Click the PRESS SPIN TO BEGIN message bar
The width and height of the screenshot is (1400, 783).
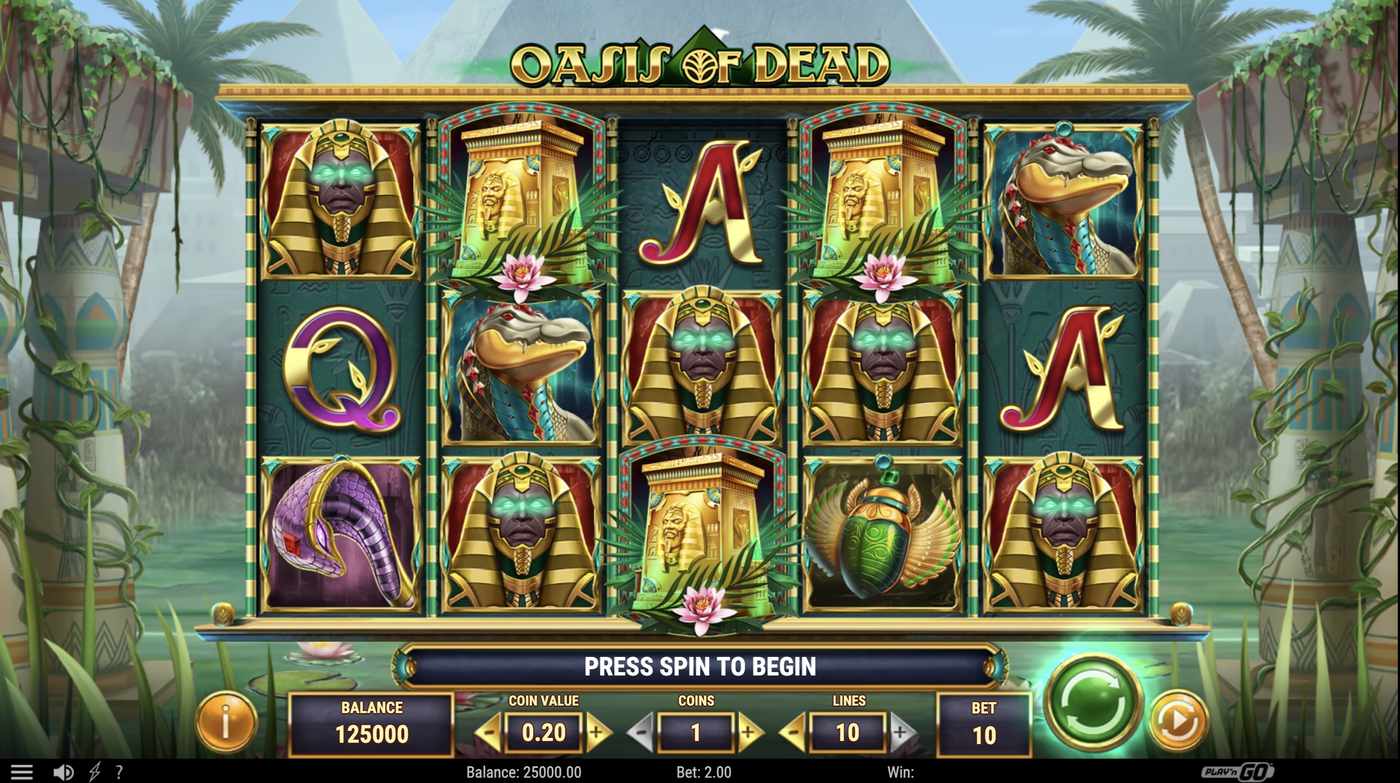point(700,665)
